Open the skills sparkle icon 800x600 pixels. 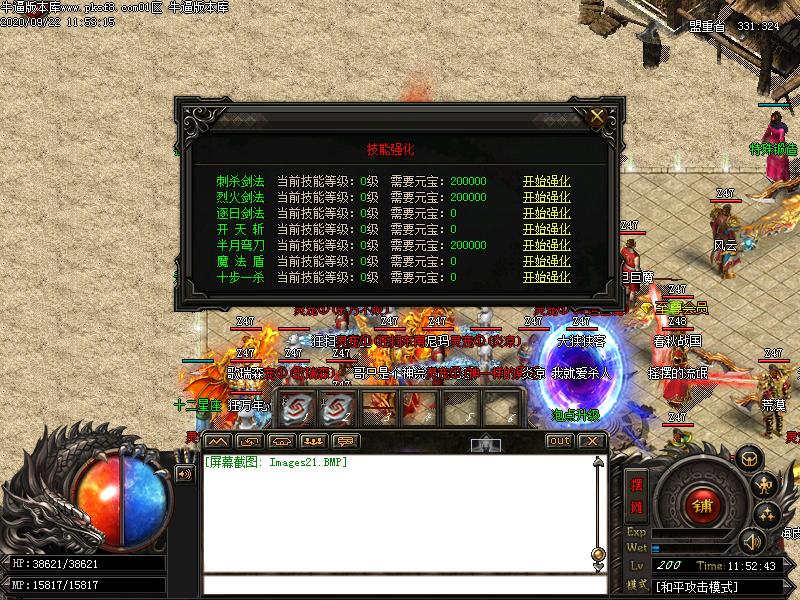[767, 515]
